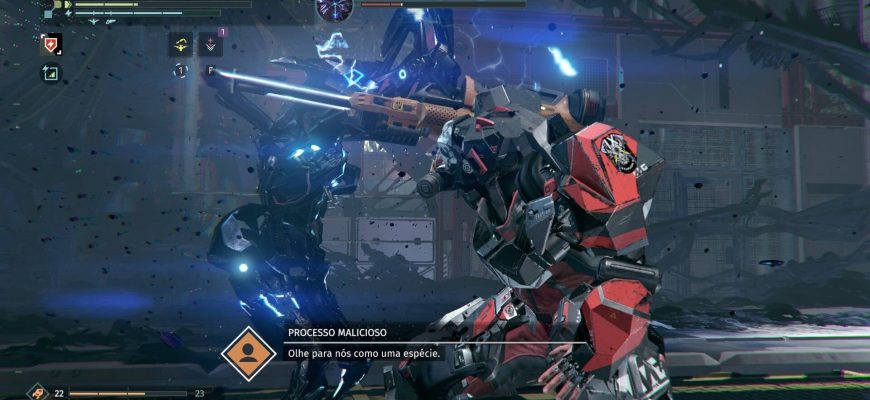Activate the teal battery charge icon

click(50, 73)
